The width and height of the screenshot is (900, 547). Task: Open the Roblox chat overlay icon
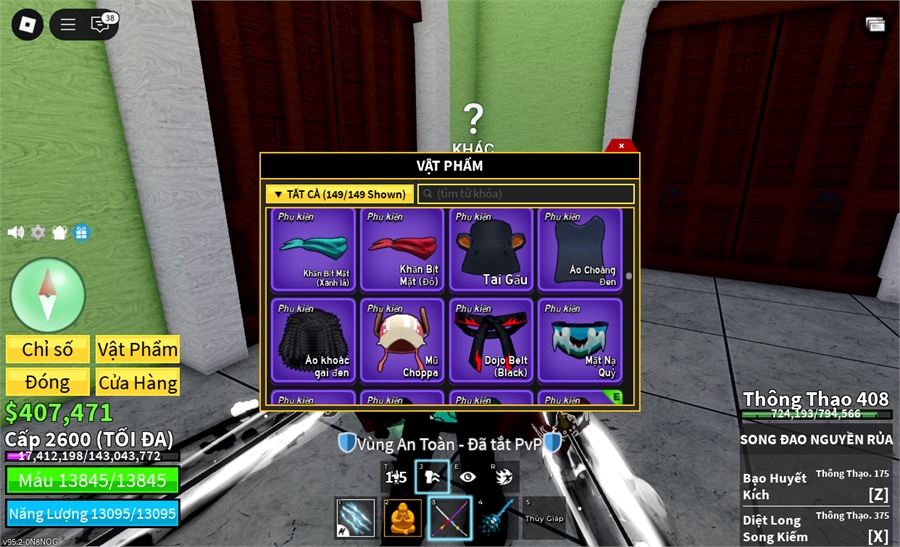pos(100,25)
